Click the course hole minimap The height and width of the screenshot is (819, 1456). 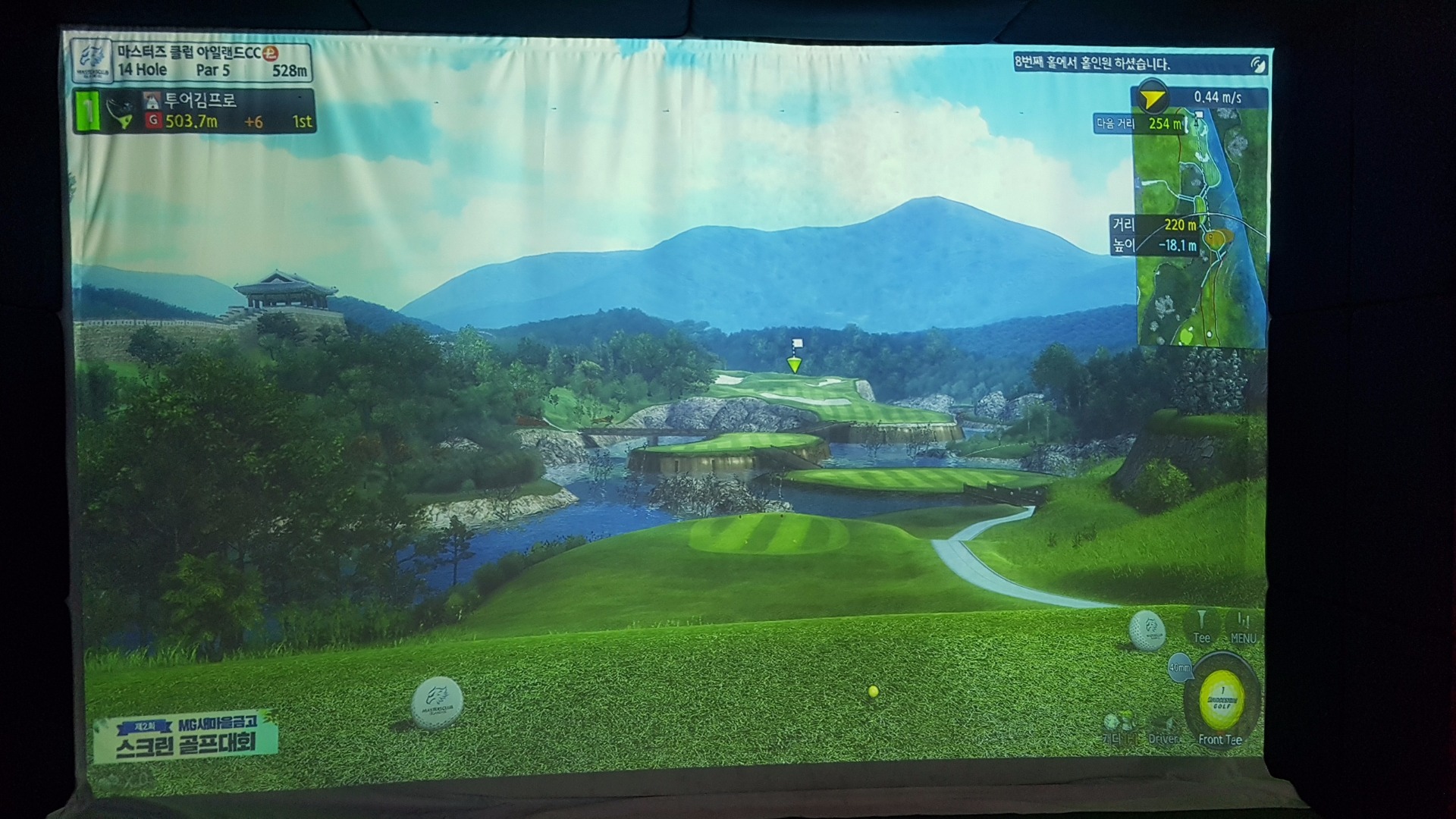(x=1201, y=227)
